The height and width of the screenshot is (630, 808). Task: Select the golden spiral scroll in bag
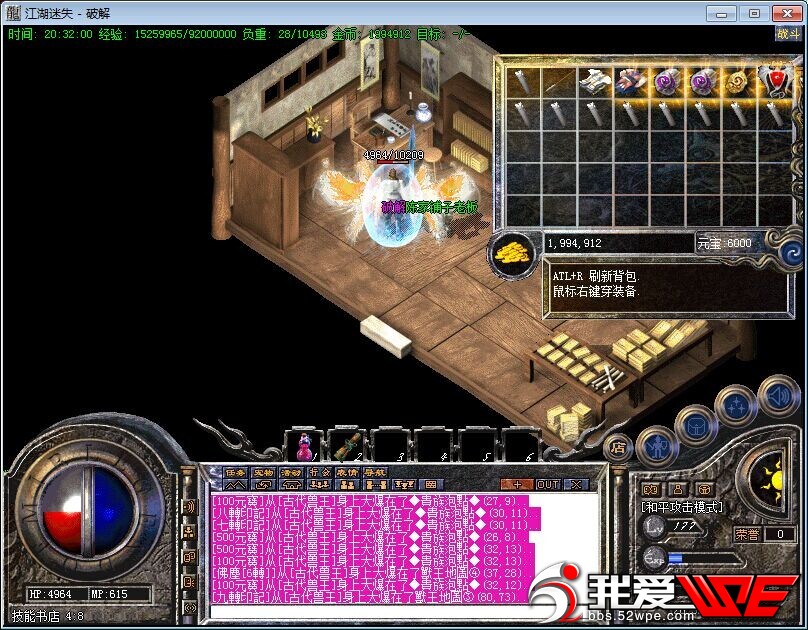[737, 80]
